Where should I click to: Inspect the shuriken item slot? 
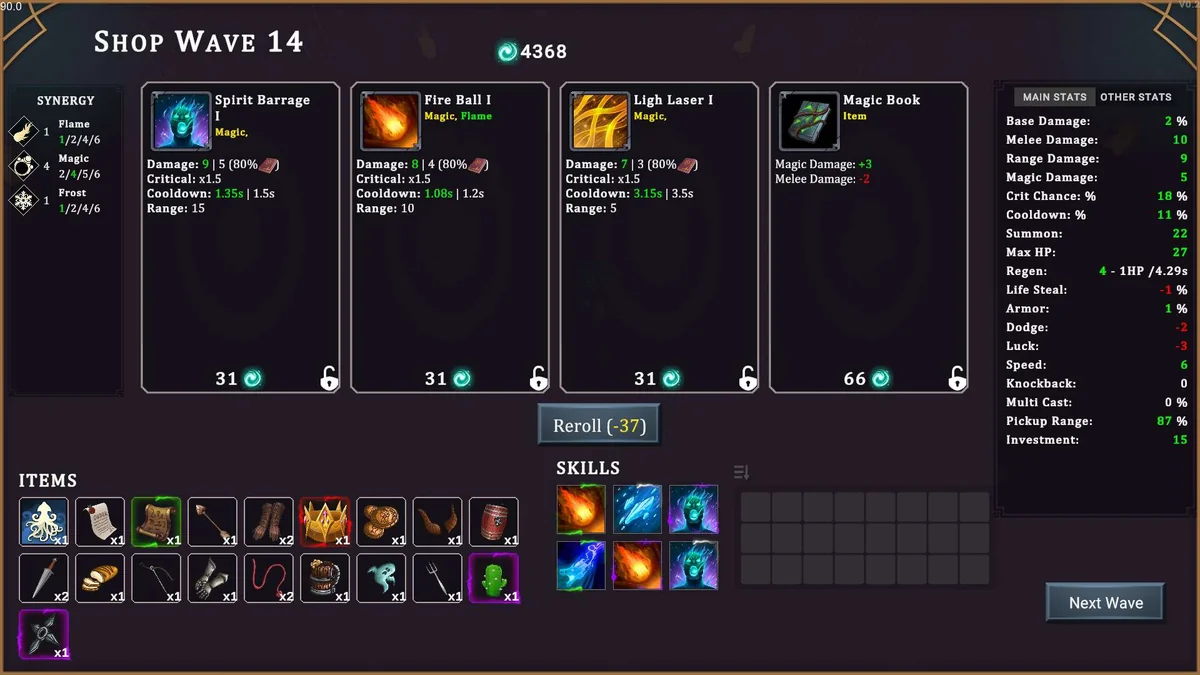[44, 634]
